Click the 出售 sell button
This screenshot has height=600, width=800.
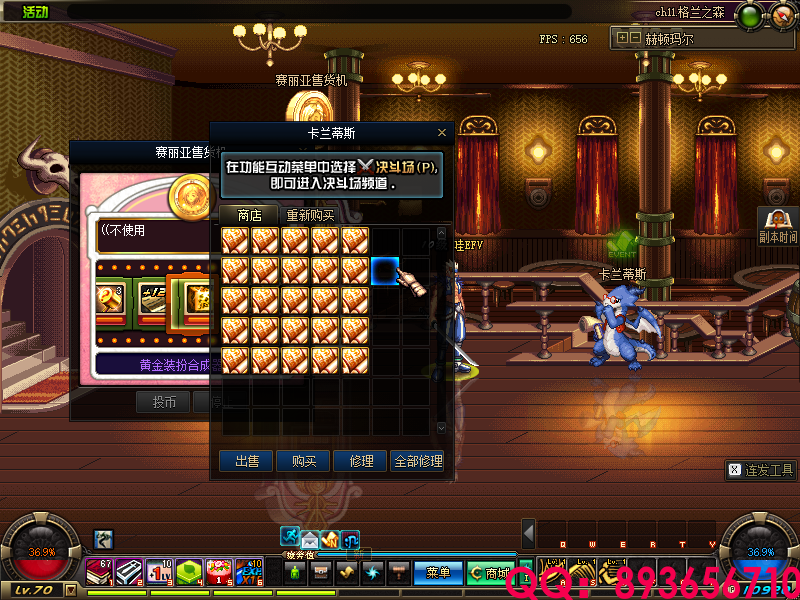[246, 461]
